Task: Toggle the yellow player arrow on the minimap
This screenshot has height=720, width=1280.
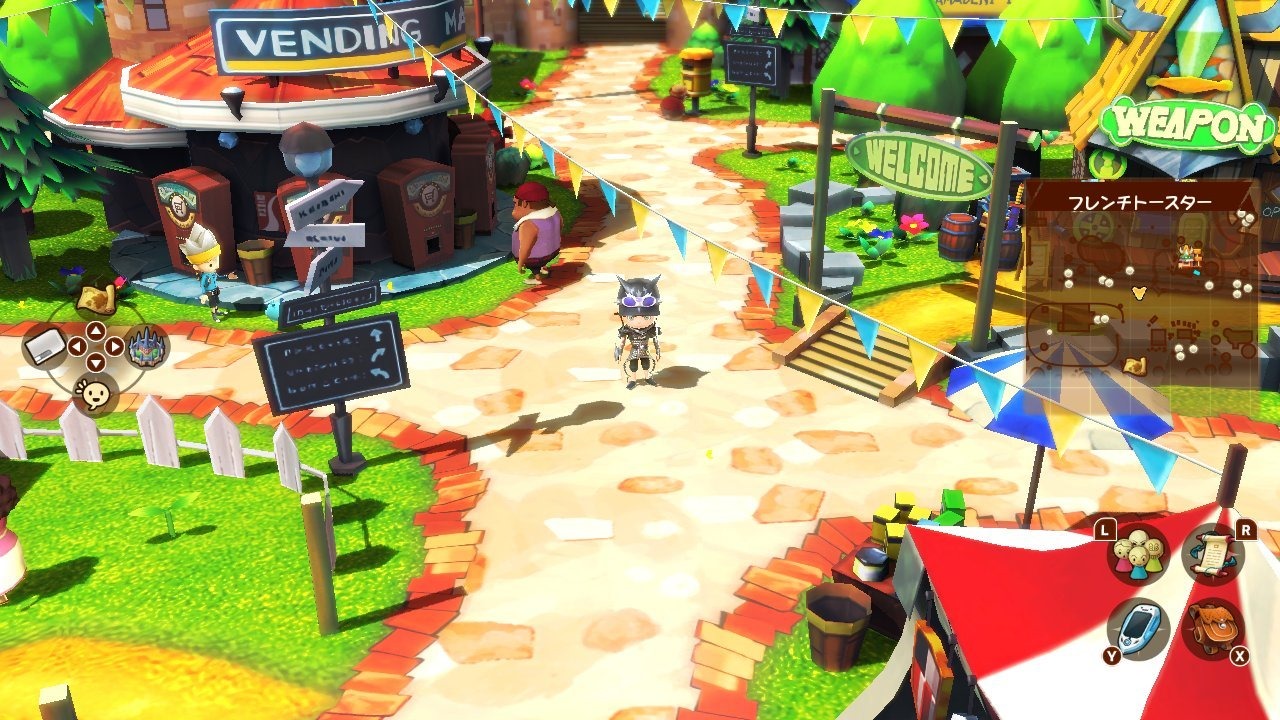Action: point(1138,293)
